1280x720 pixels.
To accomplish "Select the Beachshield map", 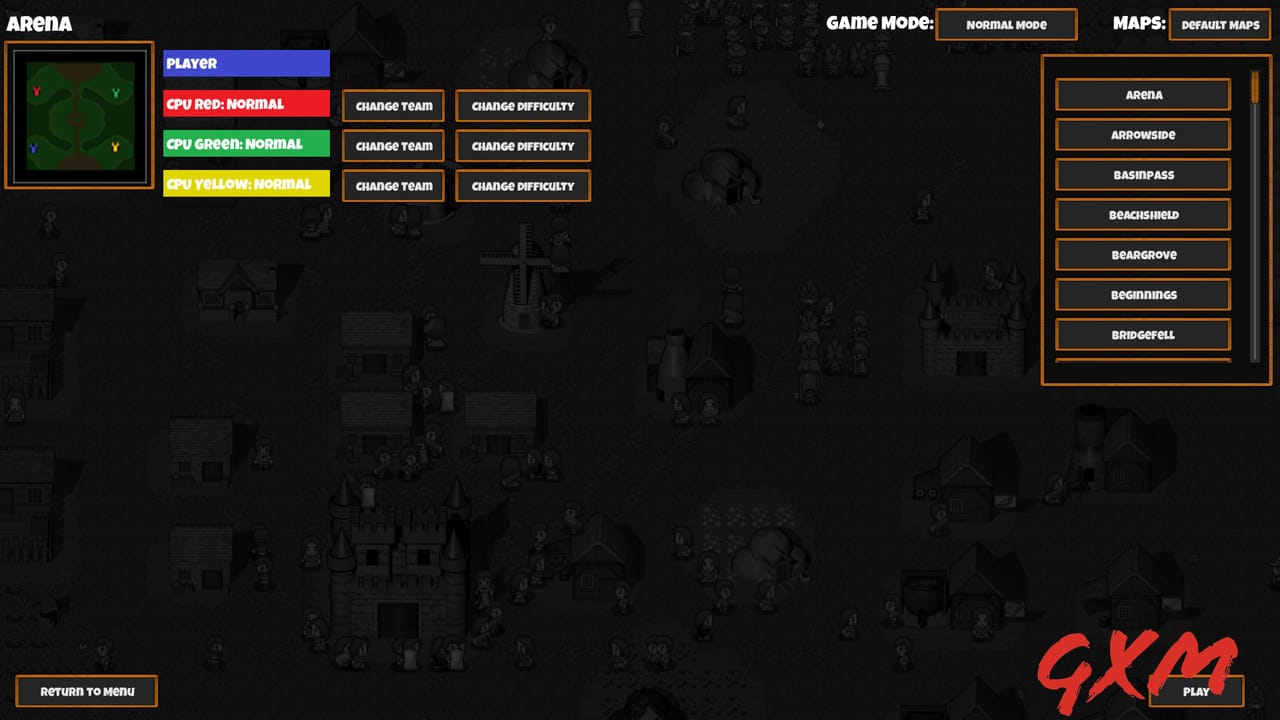I will click(1142, 214).
